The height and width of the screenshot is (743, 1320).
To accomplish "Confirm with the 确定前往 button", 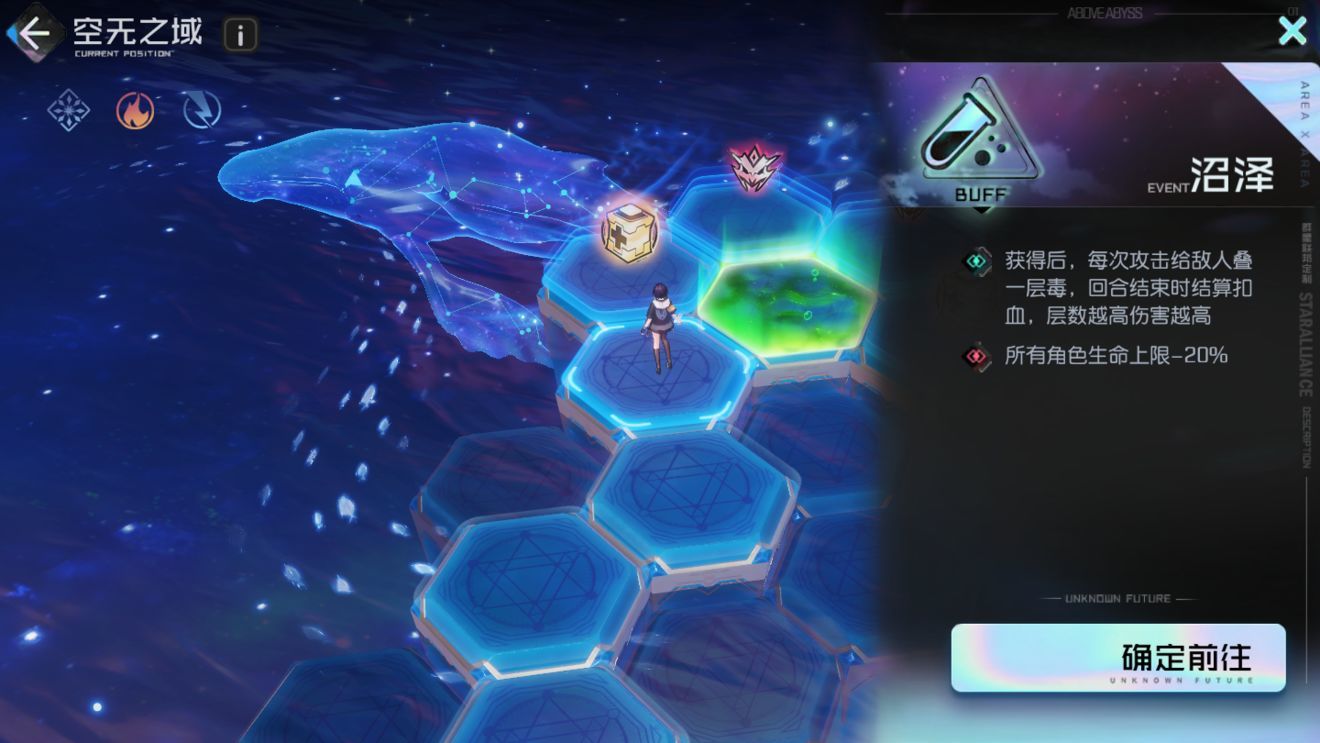I will [x=1118, y=658].
